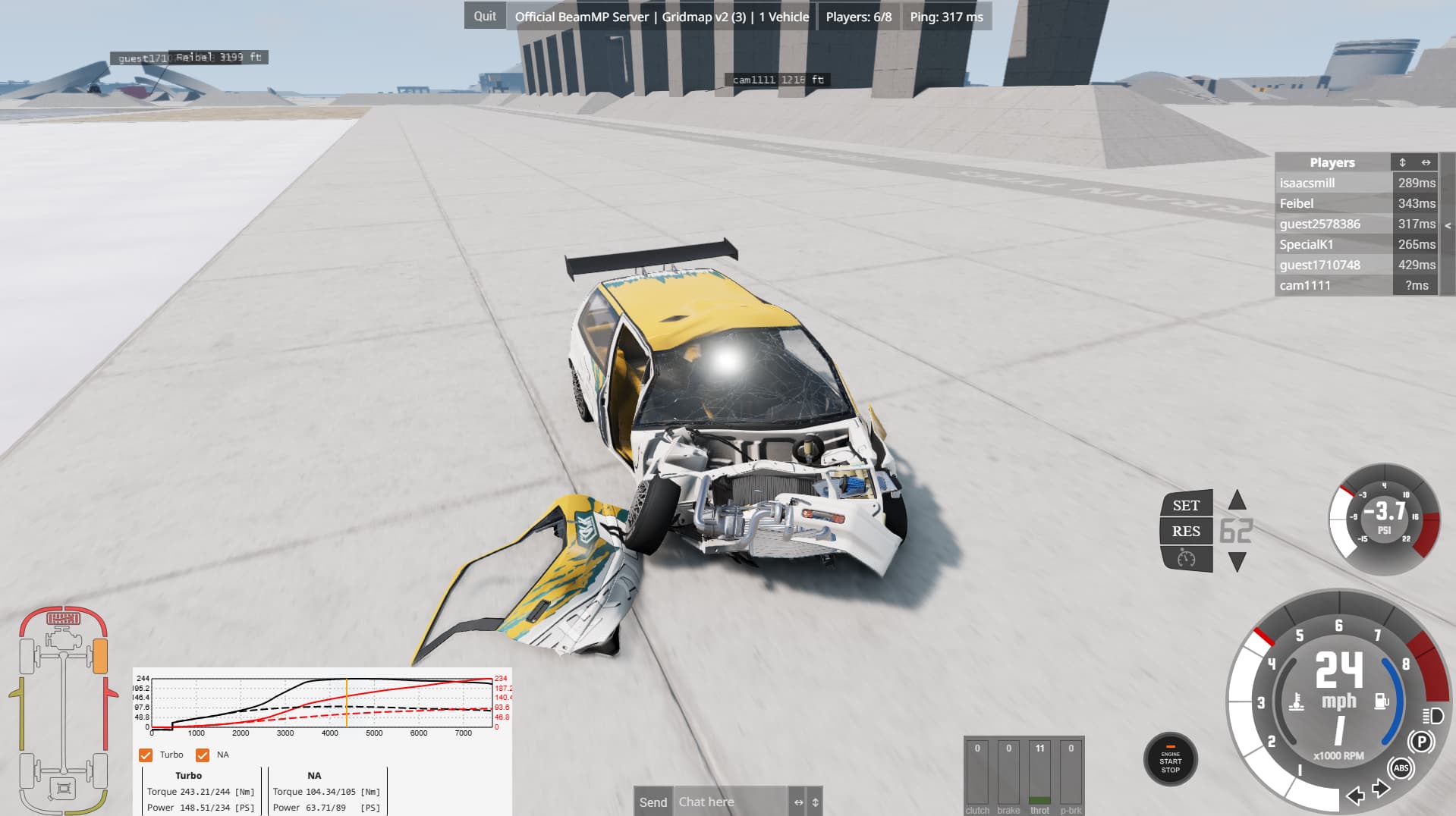Screen dimensions: 1456x816
Task: Collapse the players list side arrow
Action: pos(1448,225)
